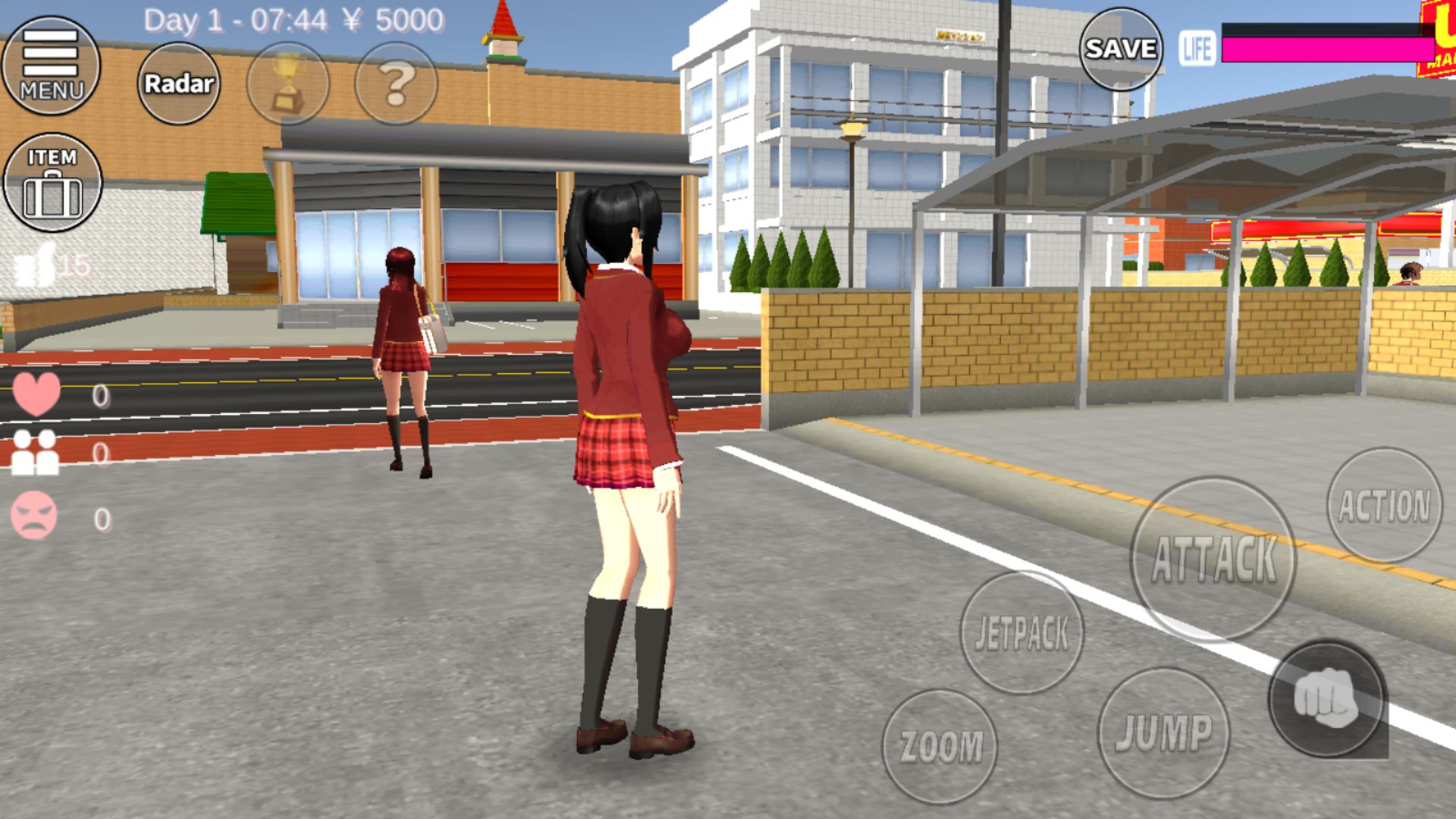Tap the LIFE label next to SAVE
The image size is (1456, 819).
click(1197, 47)
